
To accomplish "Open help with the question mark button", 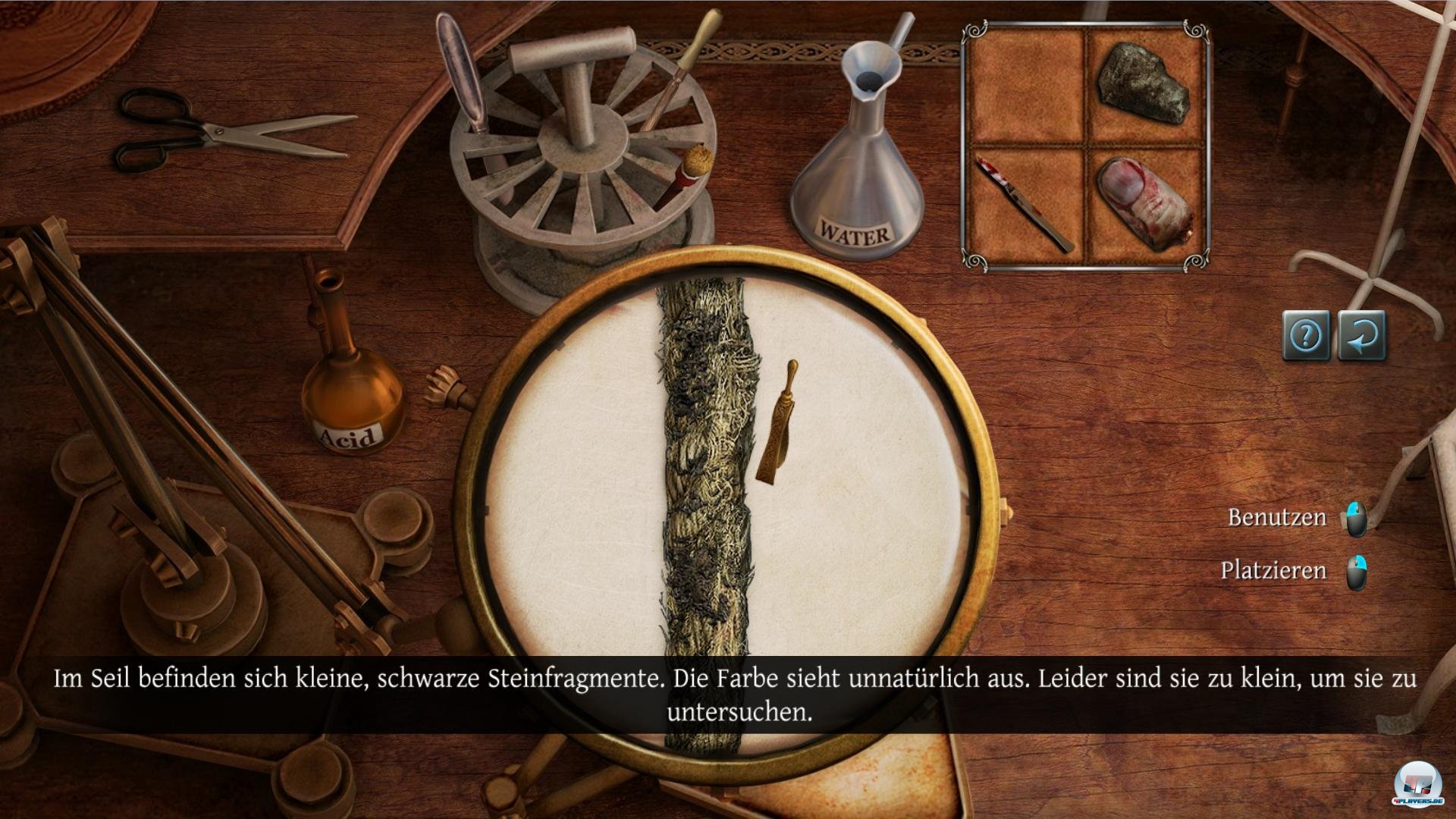I will click(x=1305, y=334).
